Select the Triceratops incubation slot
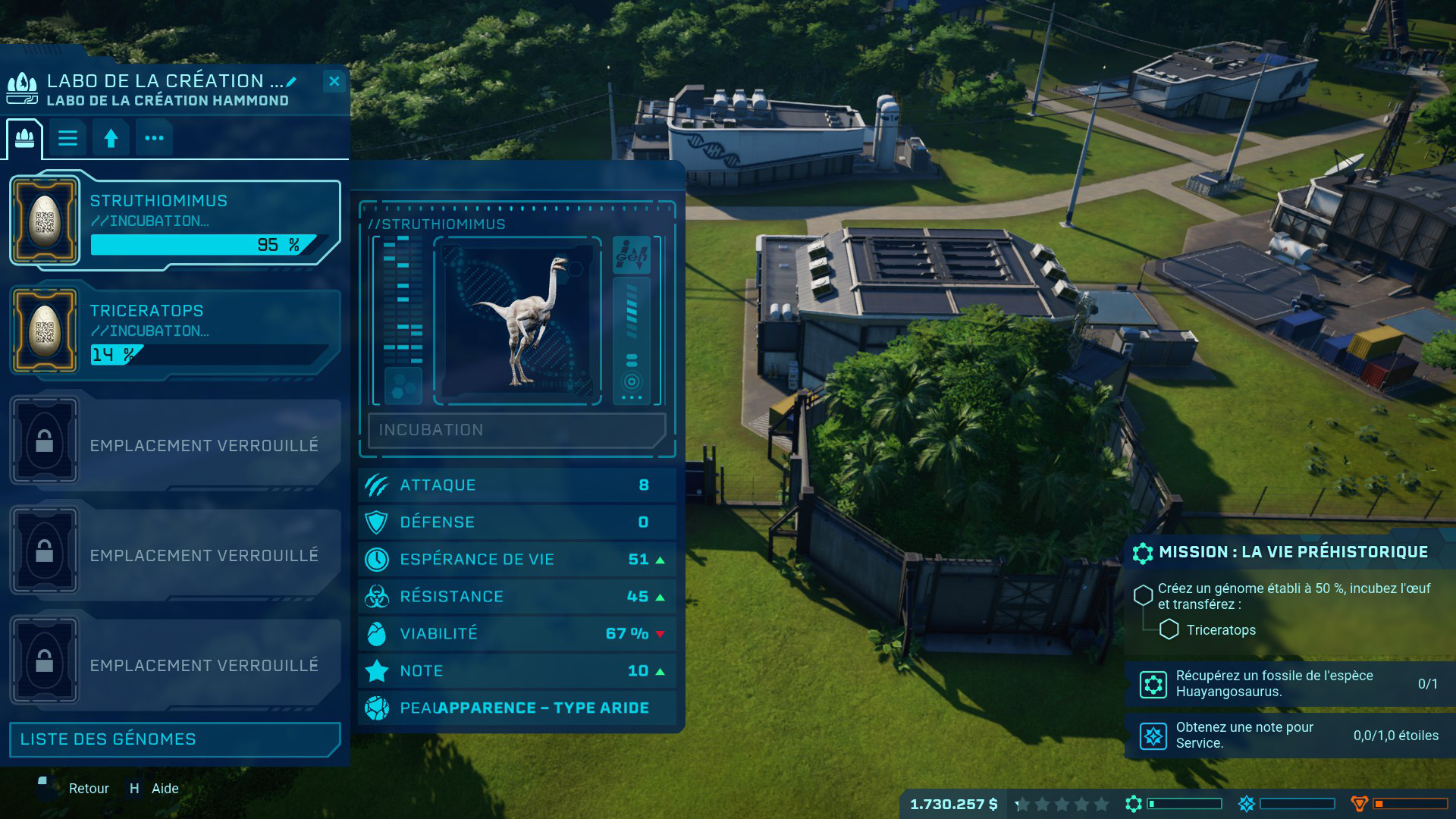Image resolution: width=1456 pixels, height=819 pixels. pyautogui.click(x=174, y=331)
